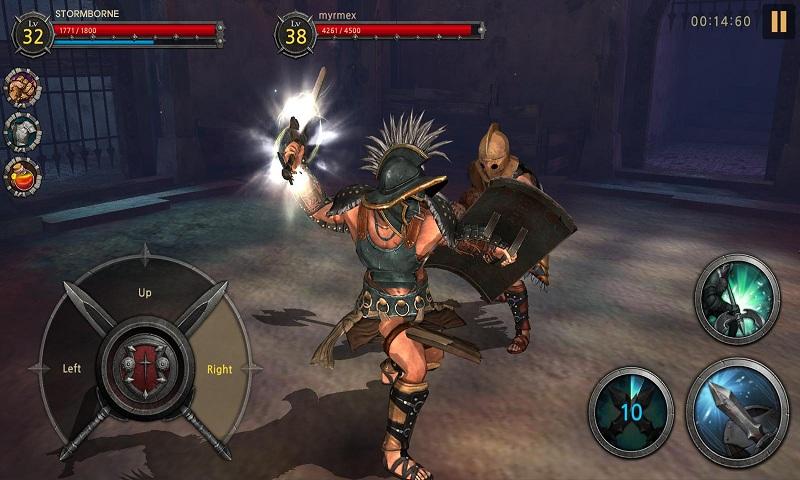The height and width of the screenshot is (480, 800).
Task: Activate the clenched fist buff icon
Action: pyautogui.click(x=22, y=88)
